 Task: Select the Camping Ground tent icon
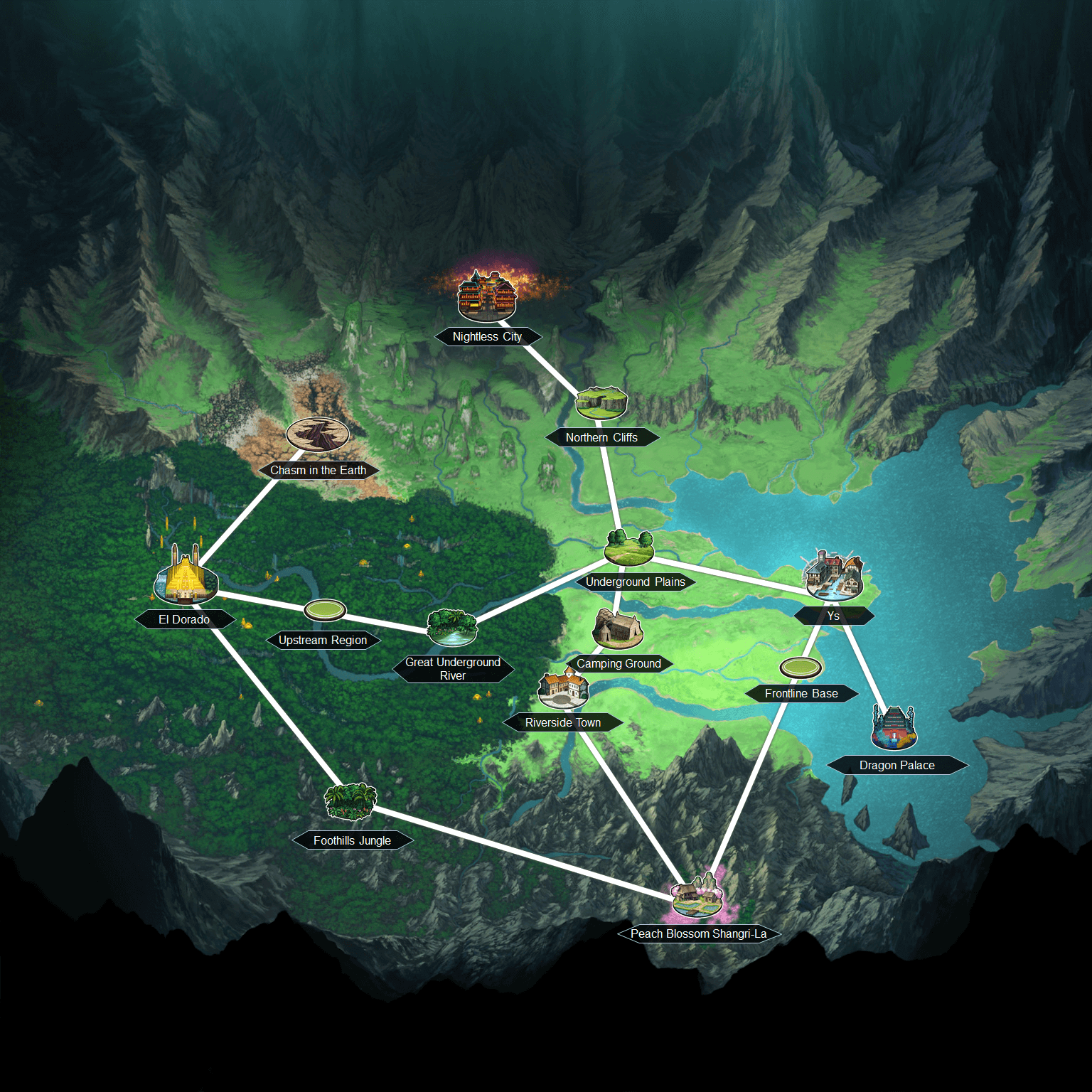click(x=618, y=631)
